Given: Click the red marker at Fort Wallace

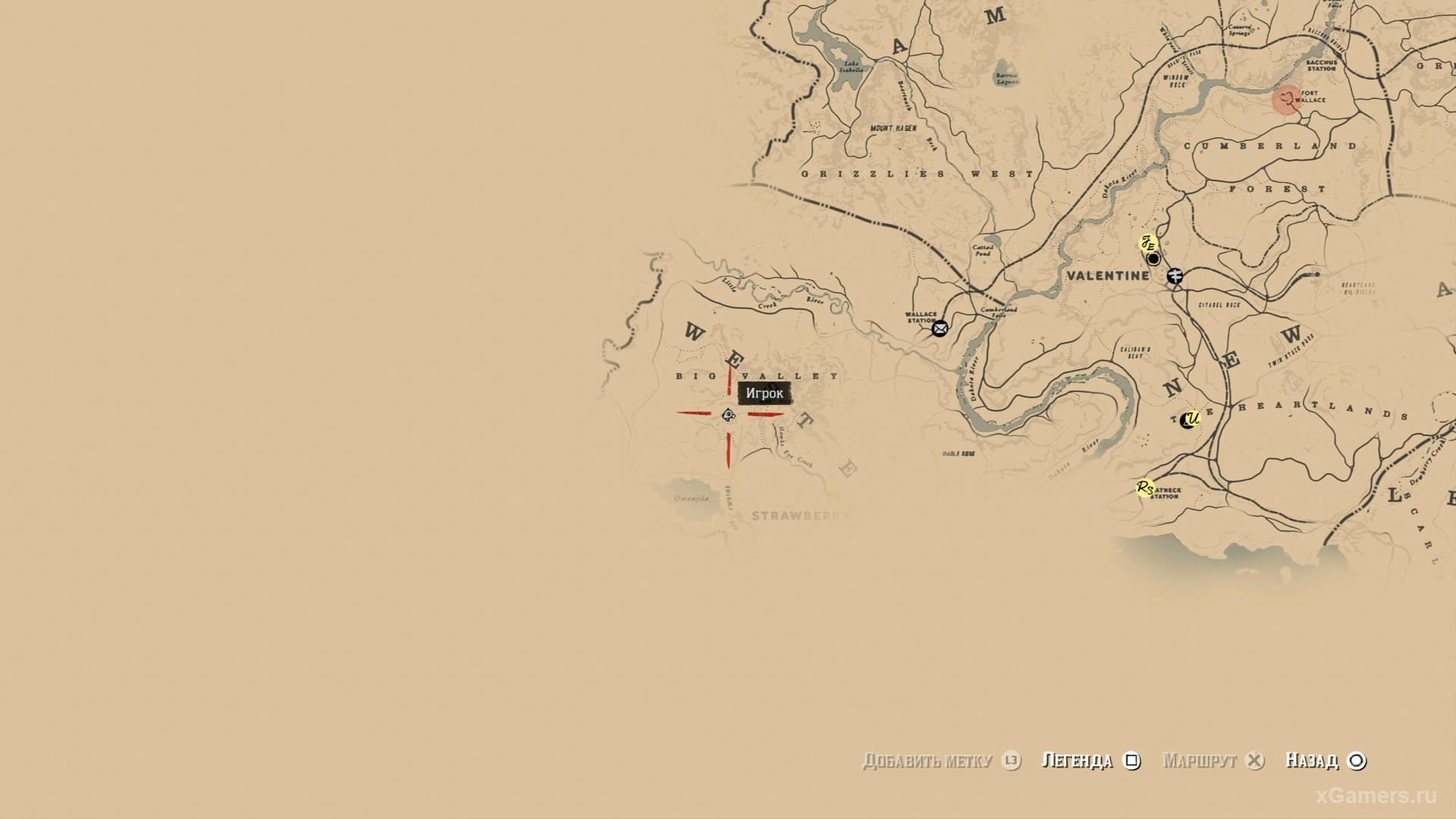Looking at the screenshot, I should click(1286, 99).
